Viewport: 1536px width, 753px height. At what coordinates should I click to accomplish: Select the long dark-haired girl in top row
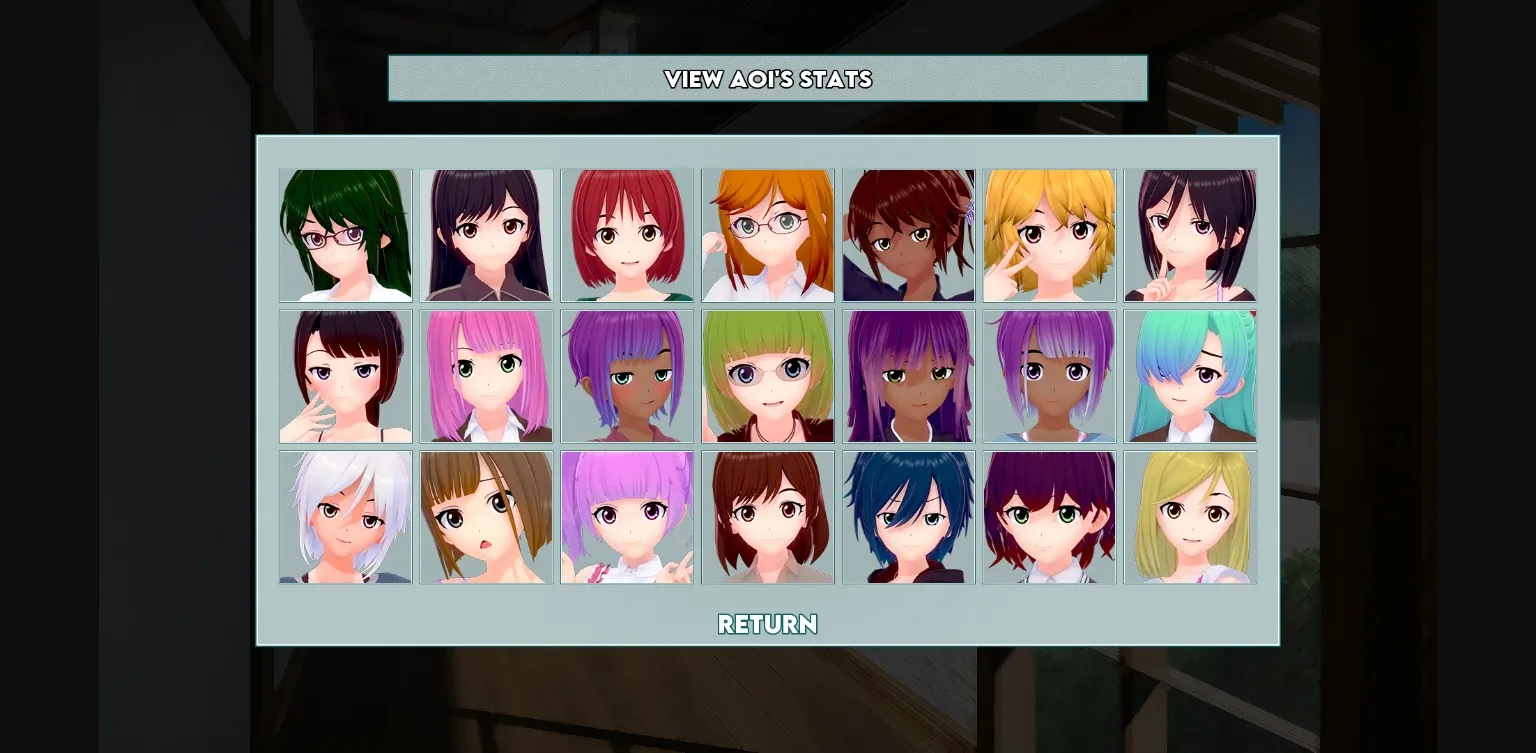click(486, 235)
